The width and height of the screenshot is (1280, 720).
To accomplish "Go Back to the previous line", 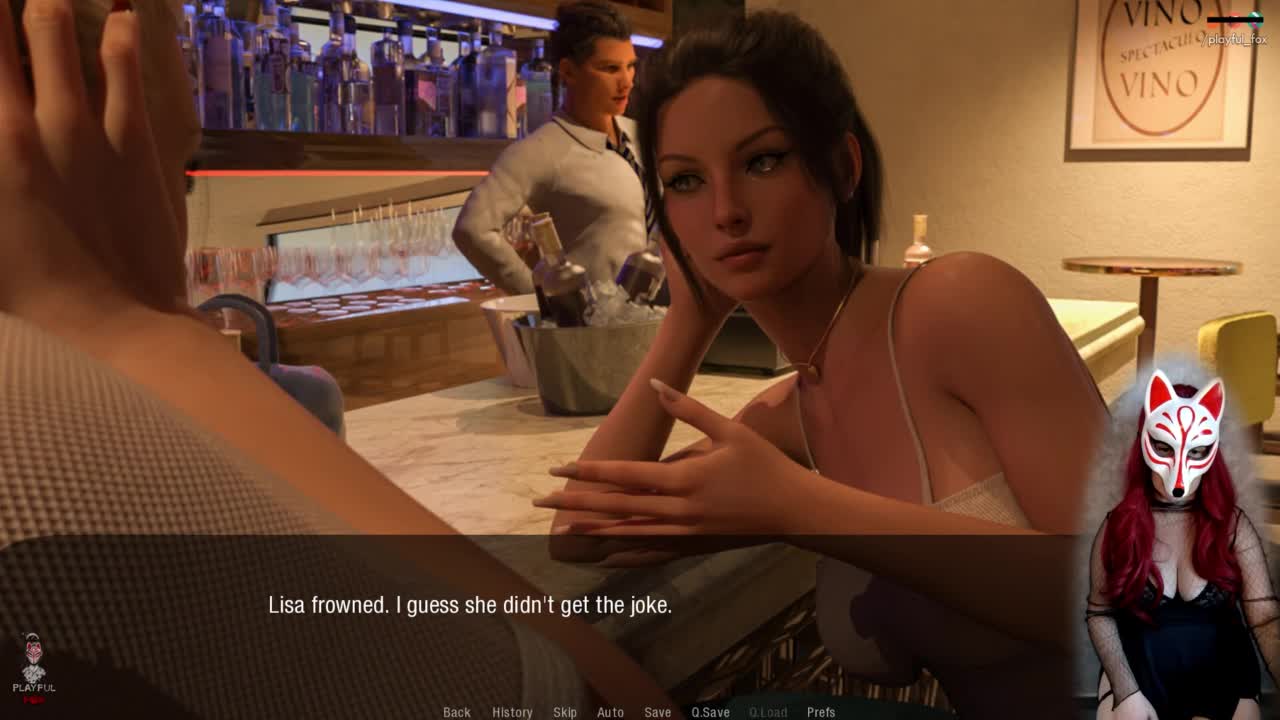I will (x=457, y=712).
